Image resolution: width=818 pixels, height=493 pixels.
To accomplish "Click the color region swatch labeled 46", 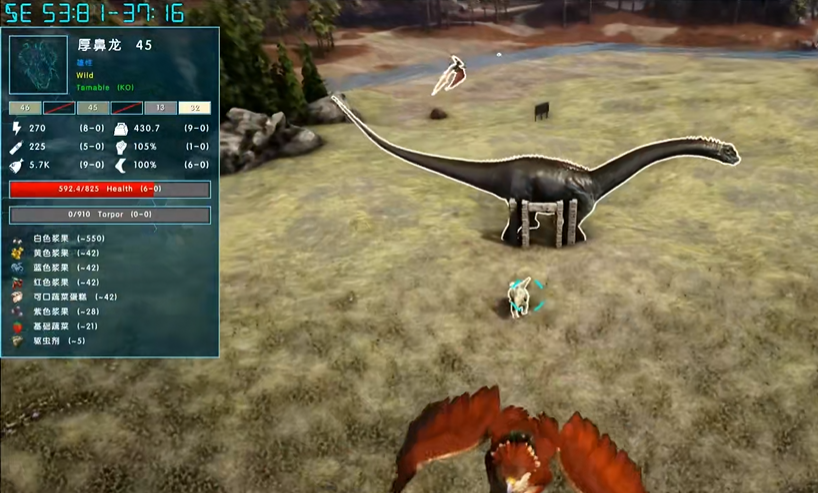I will click(25, 108).
